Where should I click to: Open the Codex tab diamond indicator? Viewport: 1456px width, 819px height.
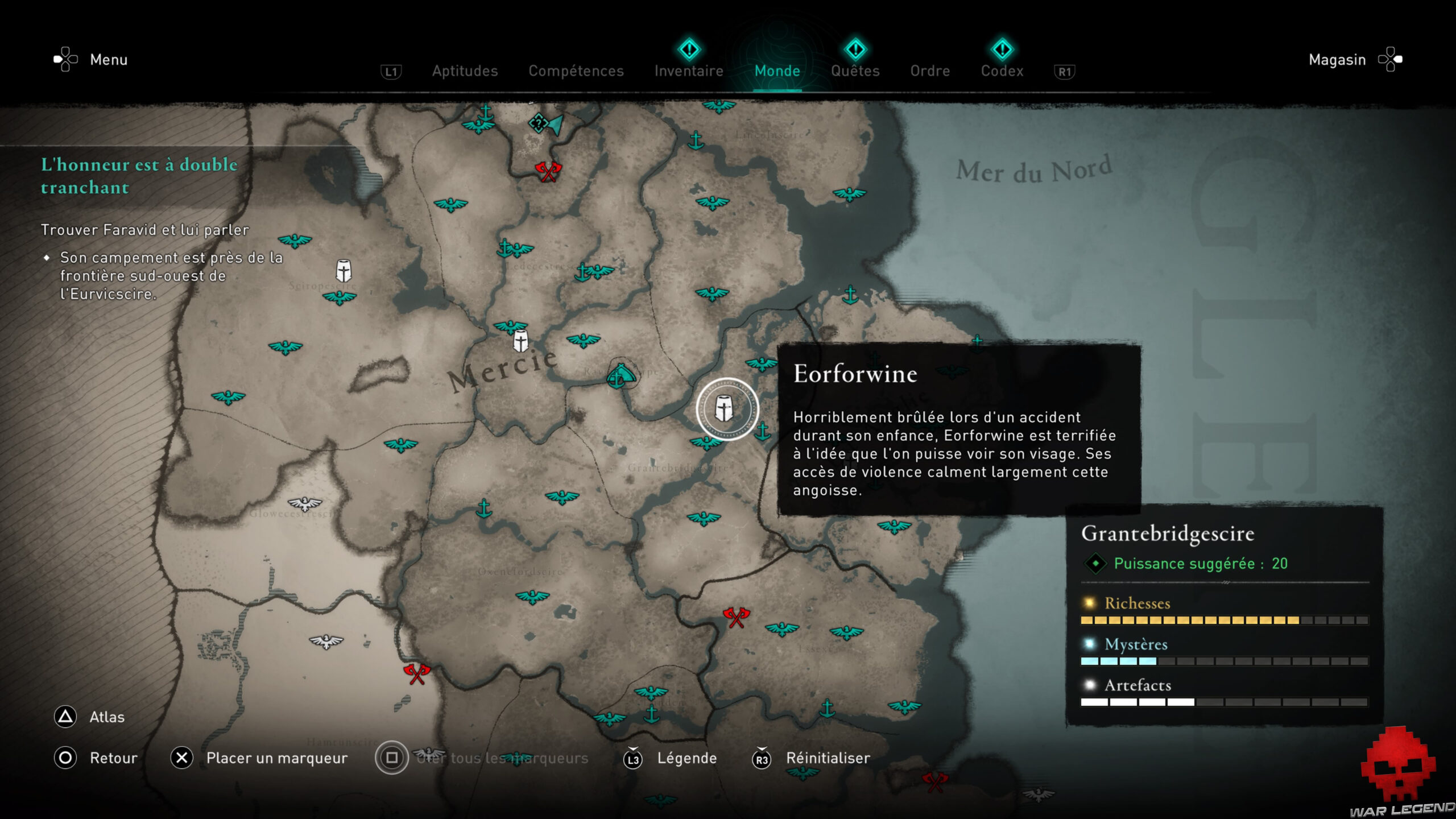1003,50
